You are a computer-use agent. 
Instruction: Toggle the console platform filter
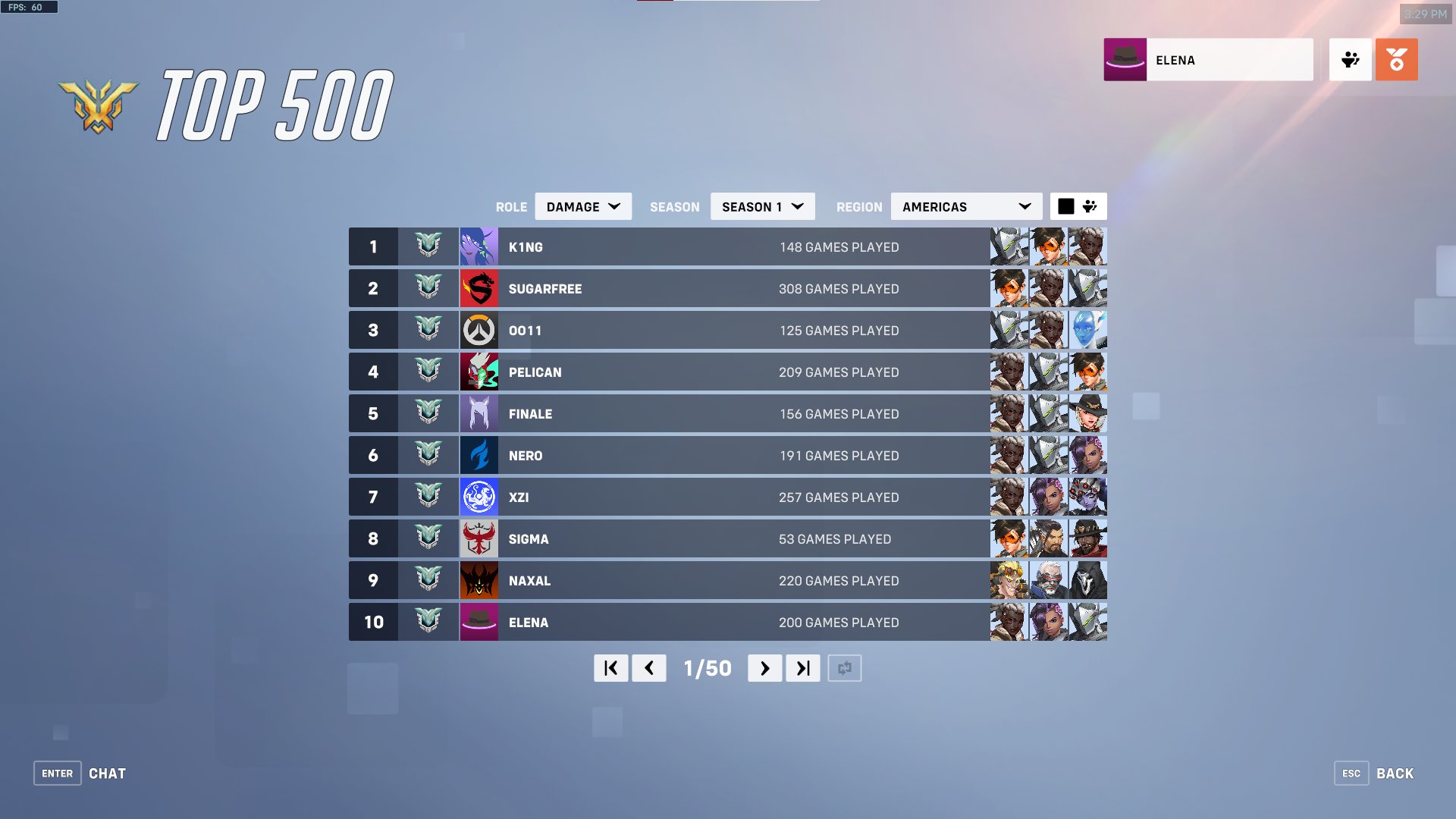point(1090,206)
